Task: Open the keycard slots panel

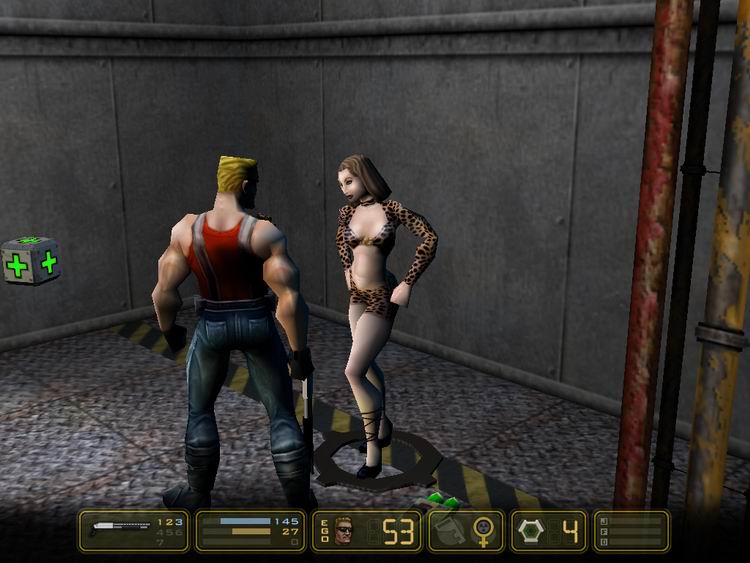Action: tap(631, 531)
